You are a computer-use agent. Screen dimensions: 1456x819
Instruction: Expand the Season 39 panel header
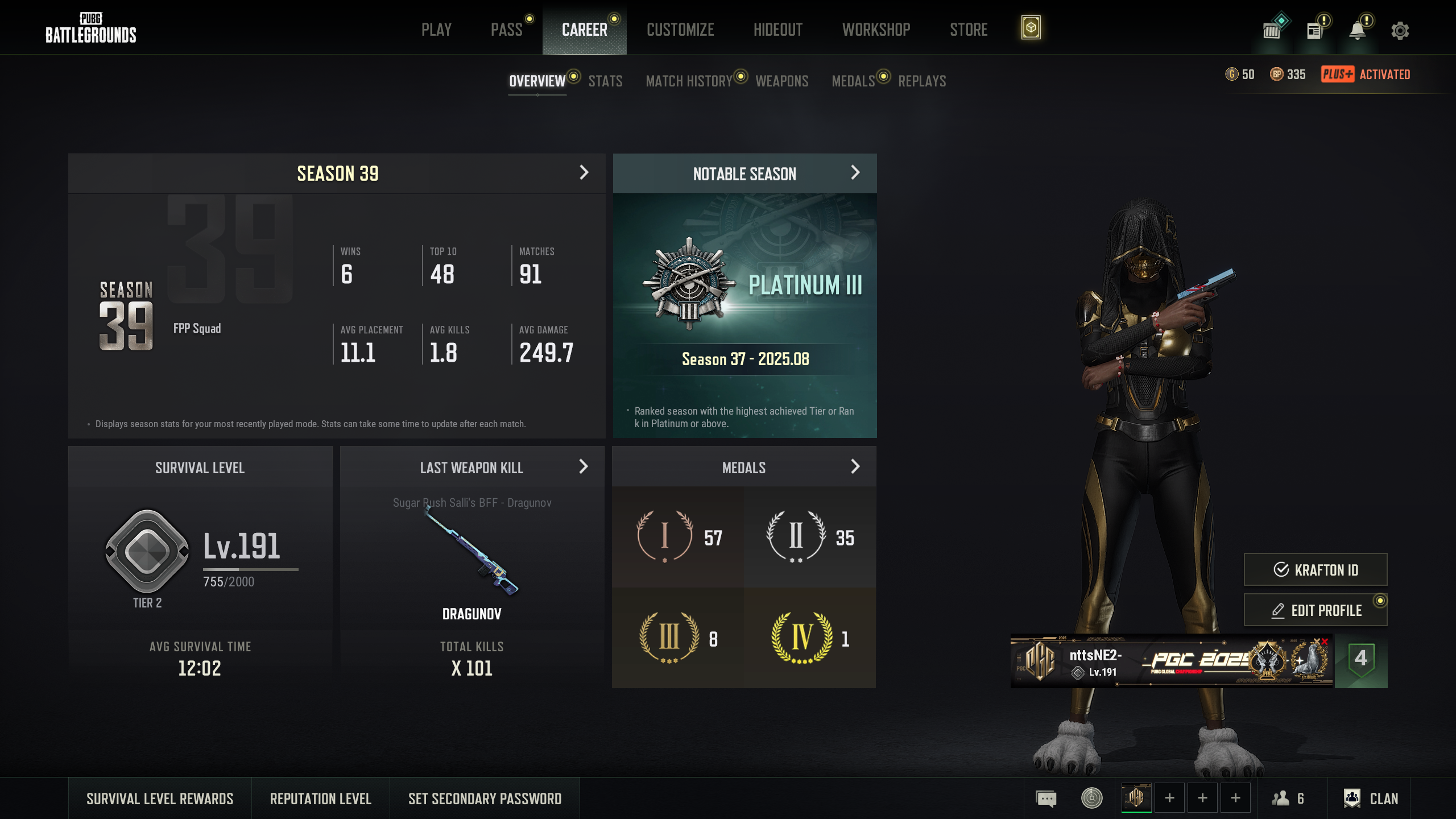pyautogui.click(x=584, y=173)
